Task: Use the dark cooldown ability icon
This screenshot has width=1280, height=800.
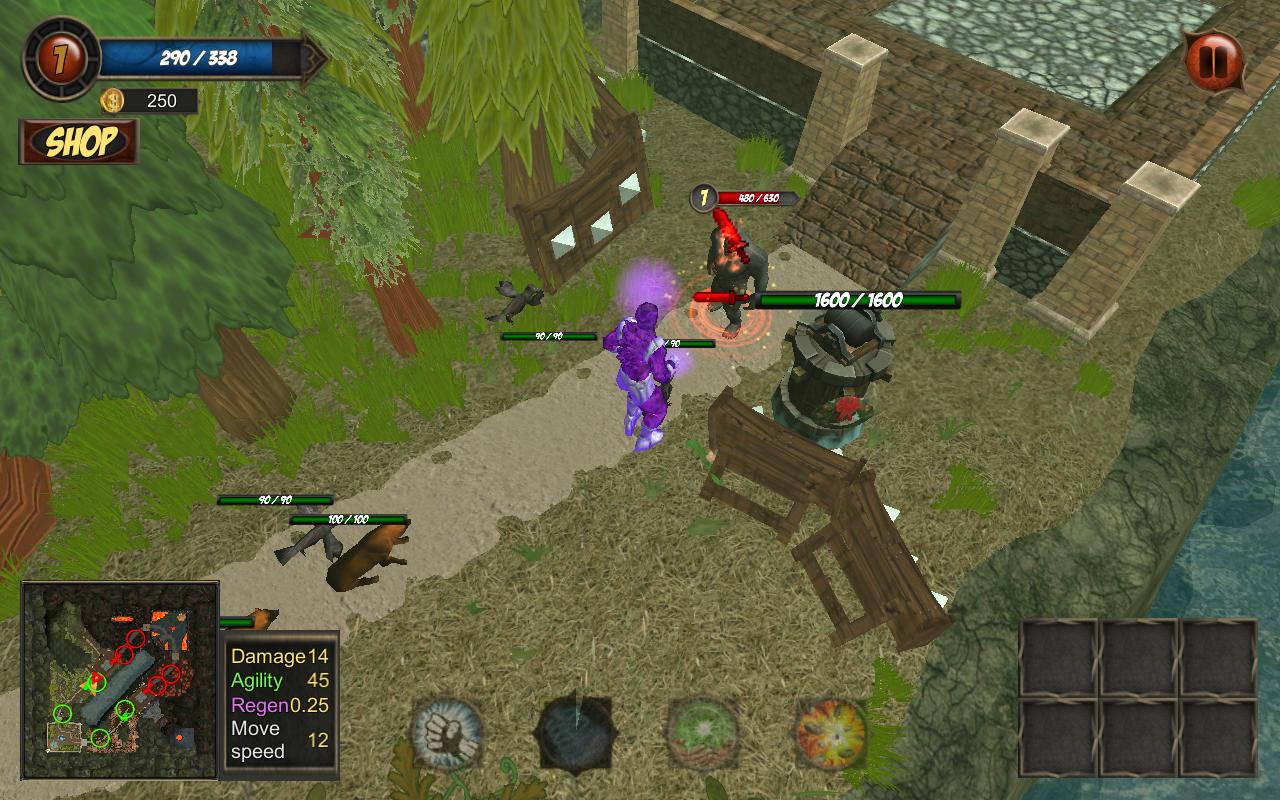Action: (x=576, y=734)
